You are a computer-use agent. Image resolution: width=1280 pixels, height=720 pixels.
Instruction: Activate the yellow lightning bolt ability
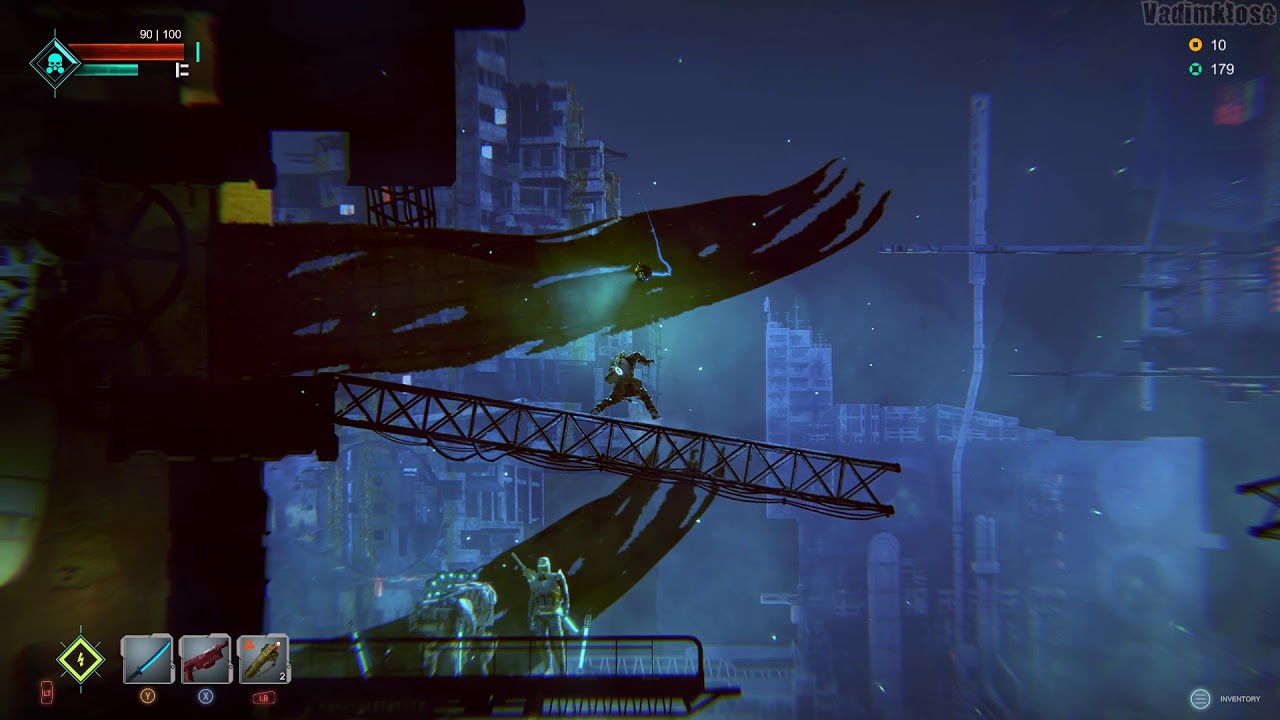(x=80, y=660)
